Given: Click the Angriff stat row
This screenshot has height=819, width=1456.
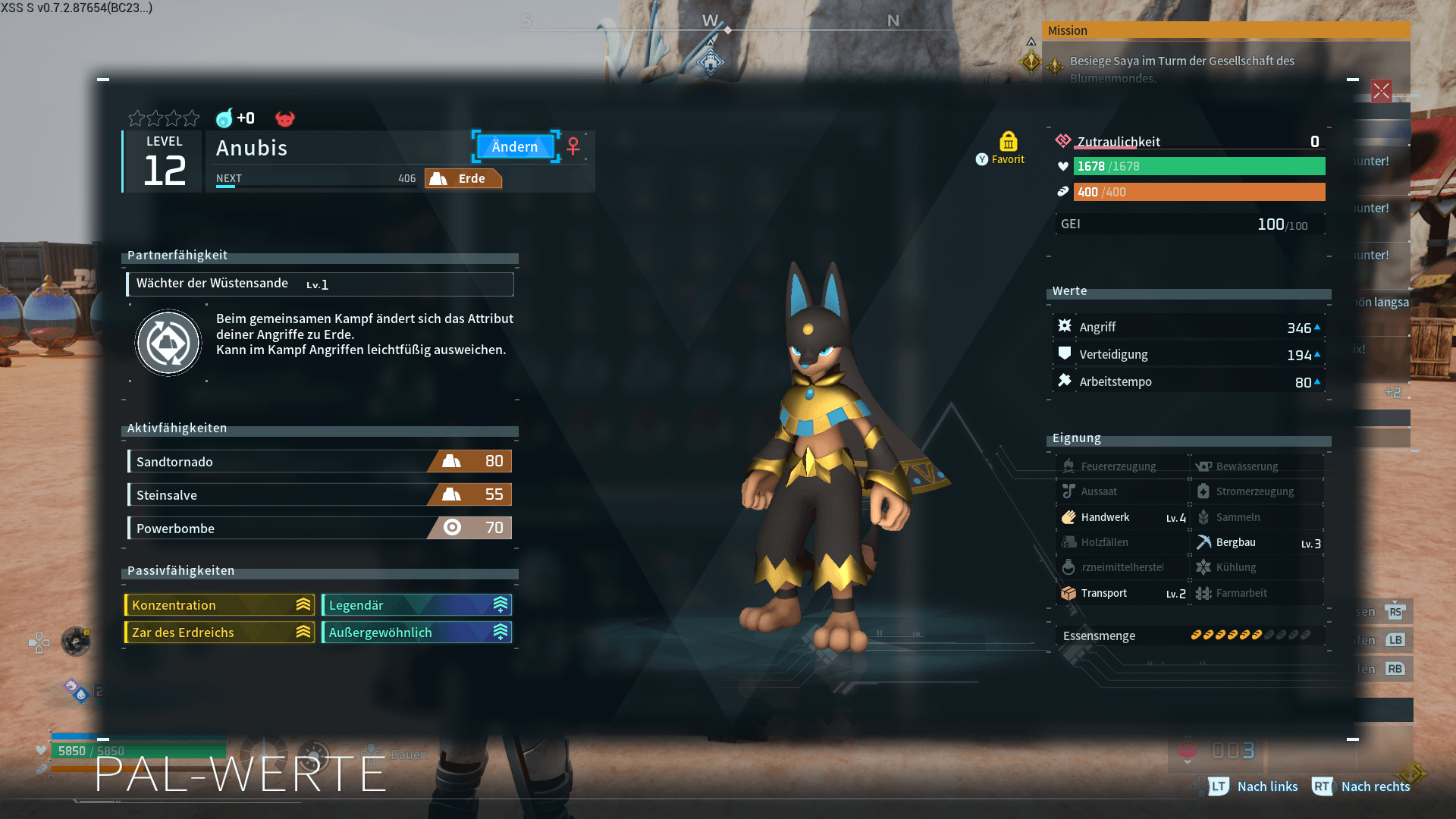Looking at the screenshot, I should 1188,327.
